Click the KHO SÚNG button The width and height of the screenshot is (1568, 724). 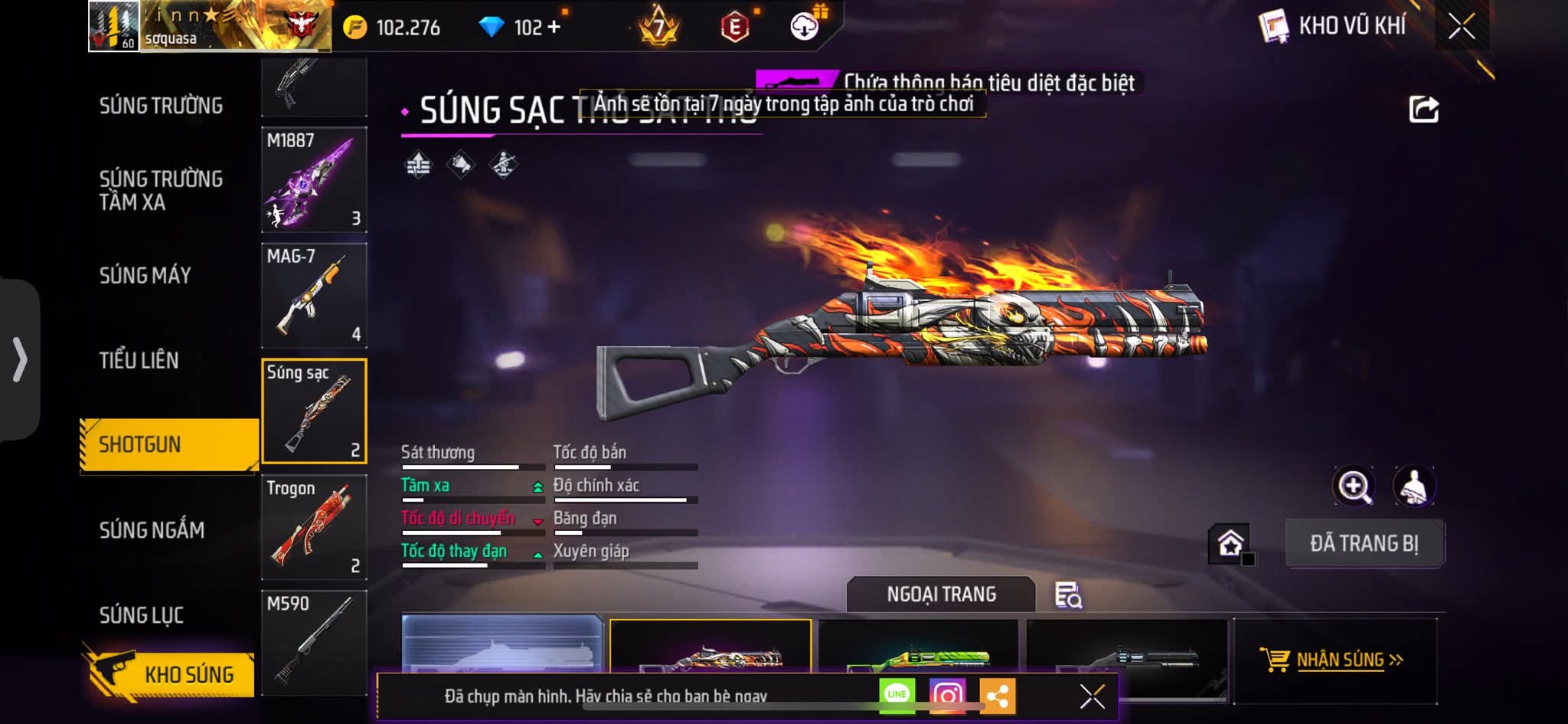170,674
